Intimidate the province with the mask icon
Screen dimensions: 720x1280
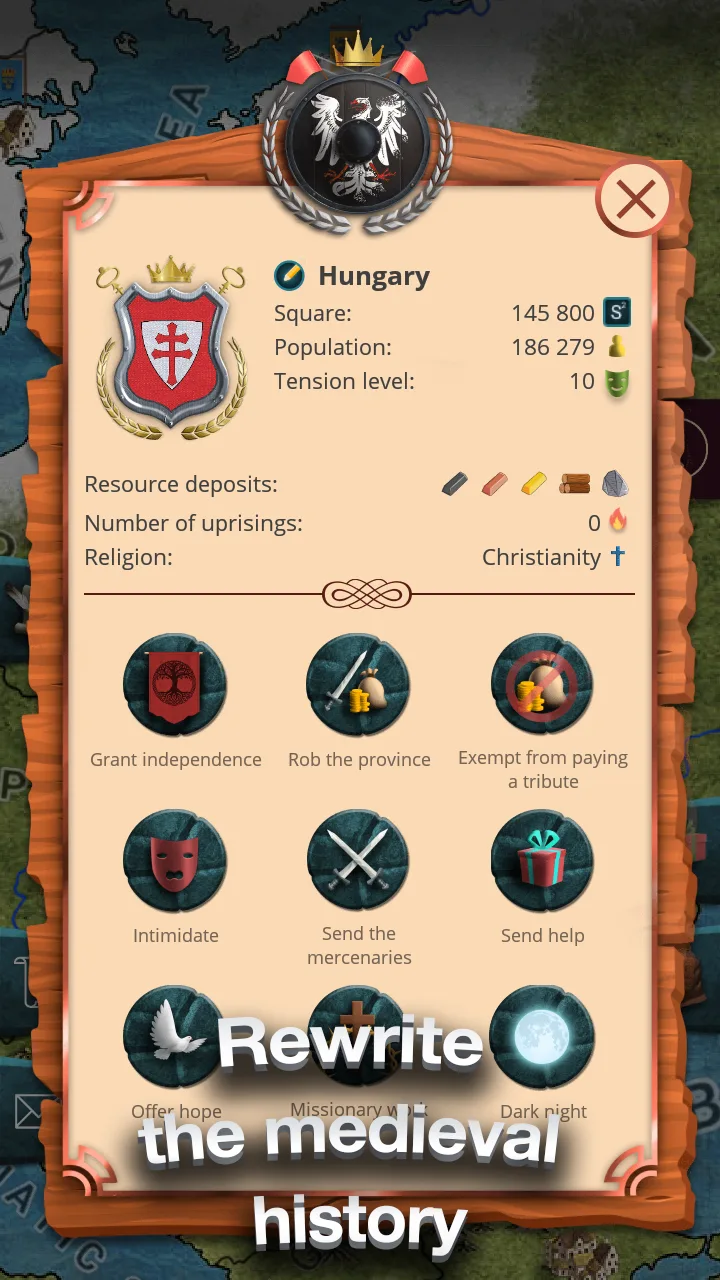pyautogui.click(x=175, y=862)
